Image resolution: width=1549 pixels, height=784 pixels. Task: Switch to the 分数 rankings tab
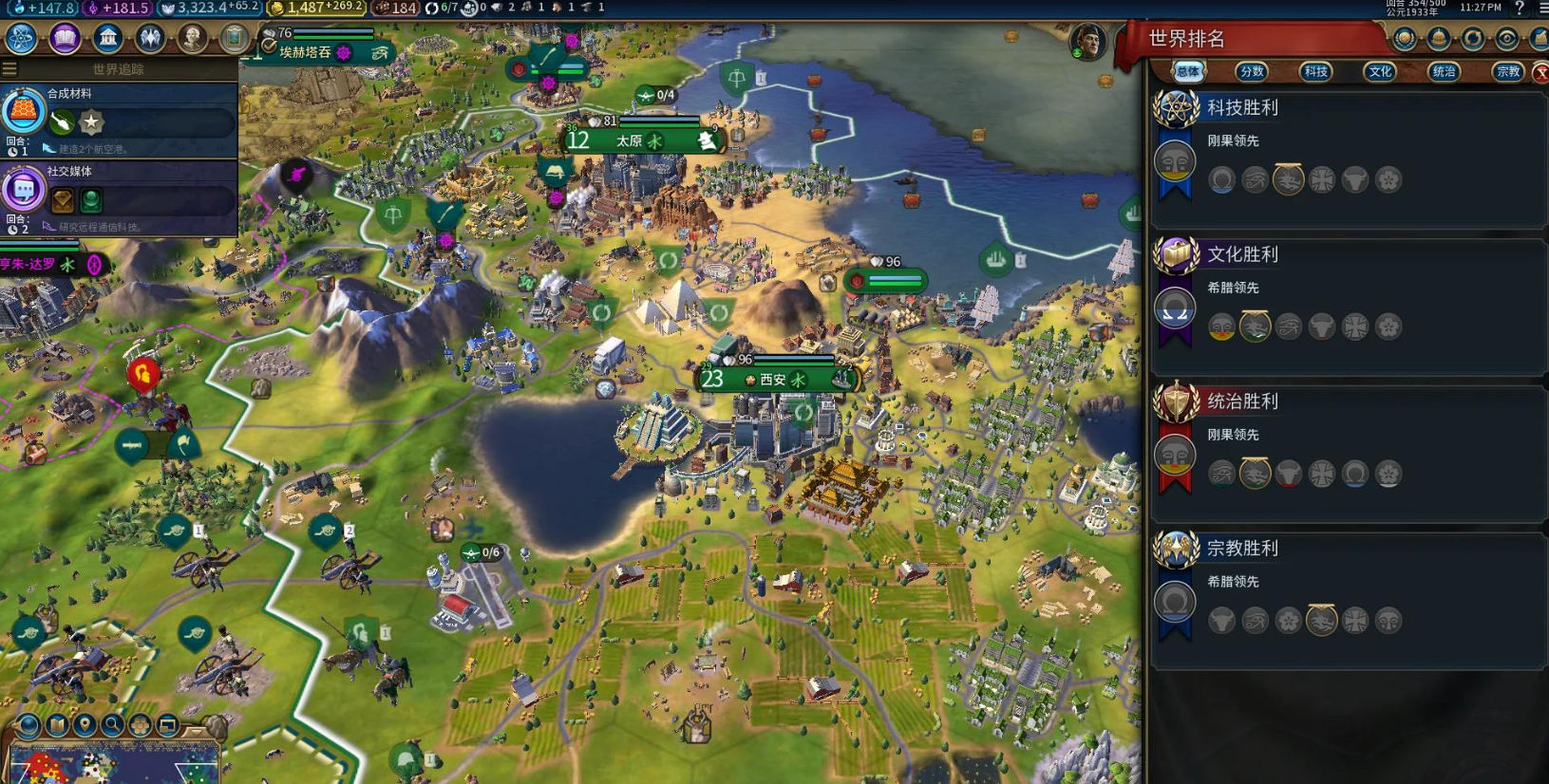(x=1252, y=71)
